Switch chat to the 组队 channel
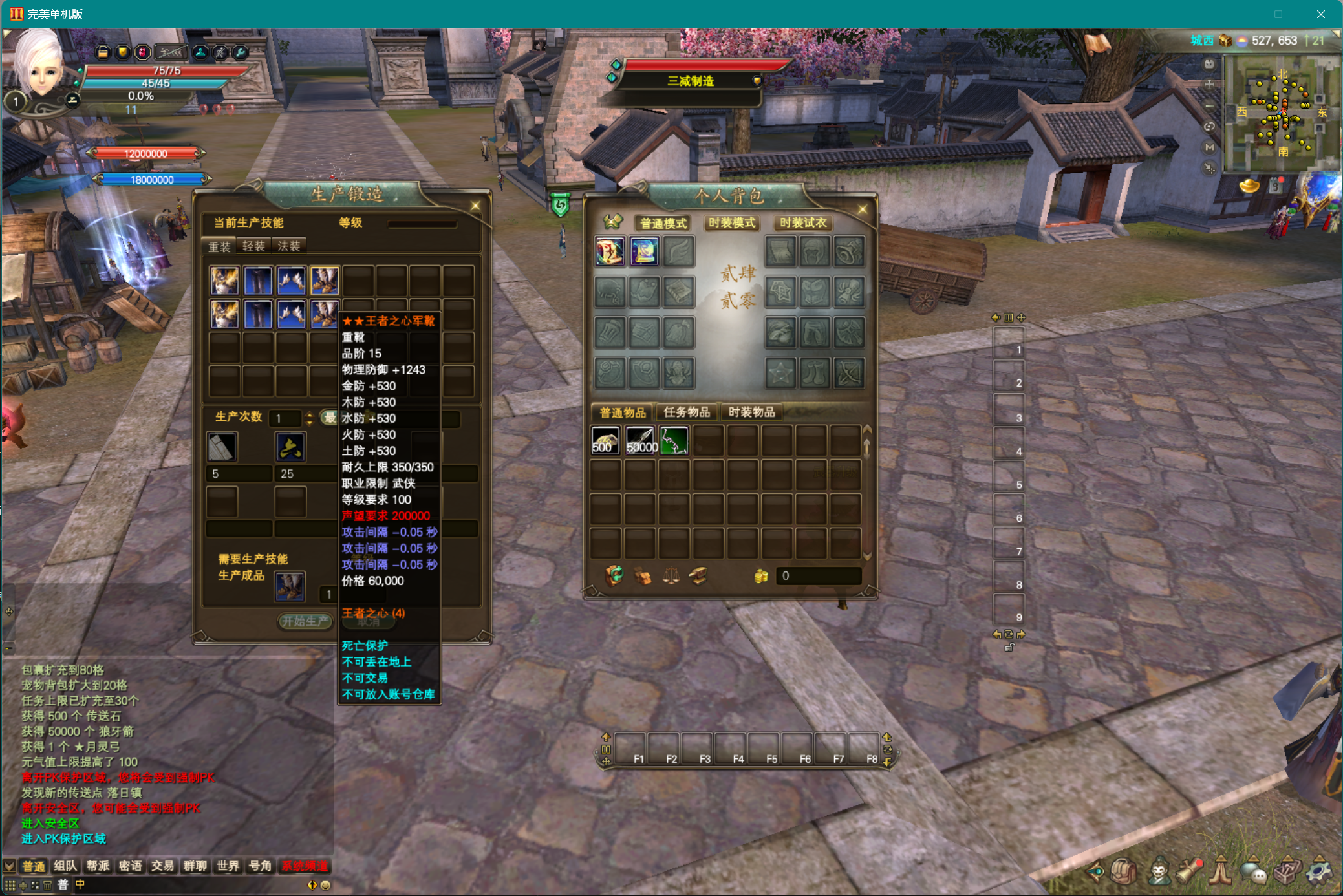 pos(65,866)
